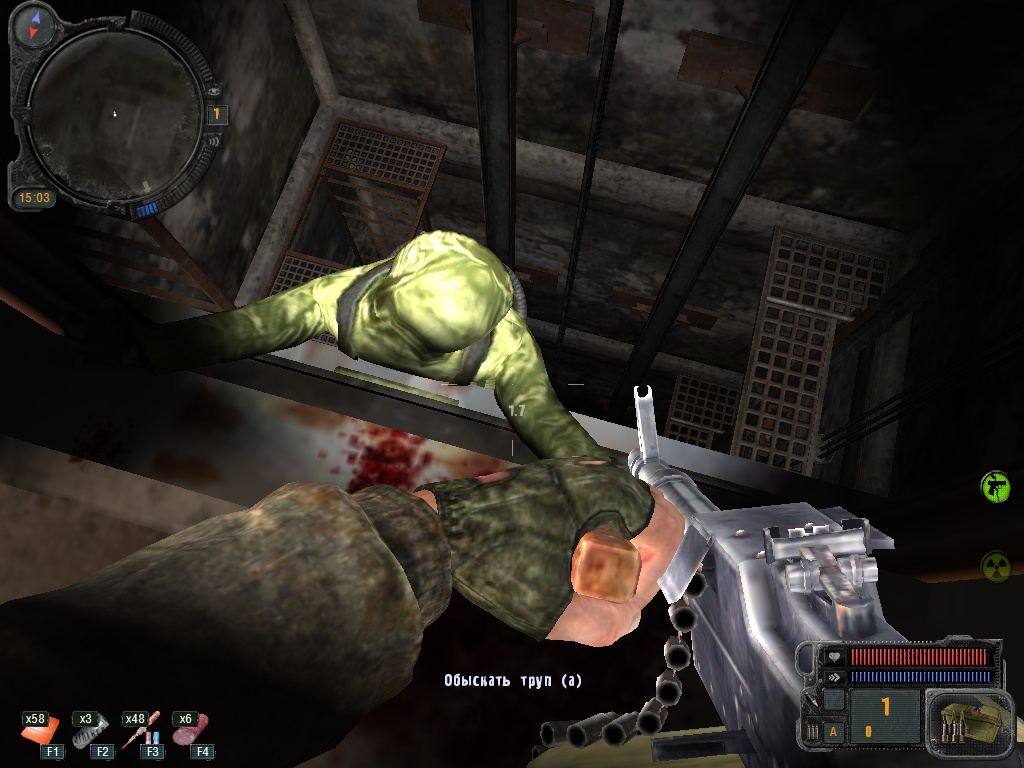The width and height of the screenshot is (1024, 768).
Task: Click the green weapon condition warning icon
Action: pos(995,487)
